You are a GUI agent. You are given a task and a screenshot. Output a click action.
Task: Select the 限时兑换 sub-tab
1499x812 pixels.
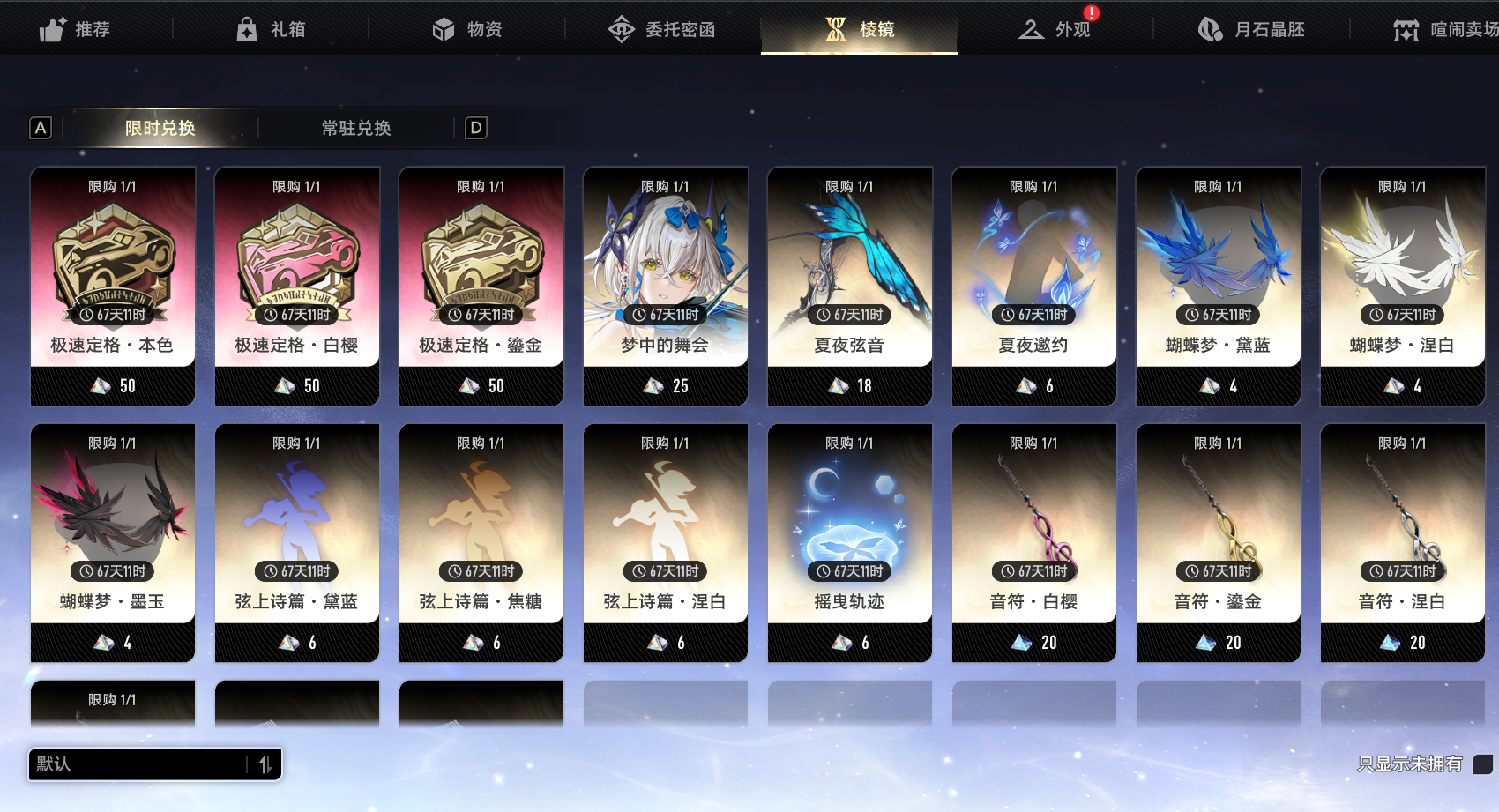tap(160, 128)
